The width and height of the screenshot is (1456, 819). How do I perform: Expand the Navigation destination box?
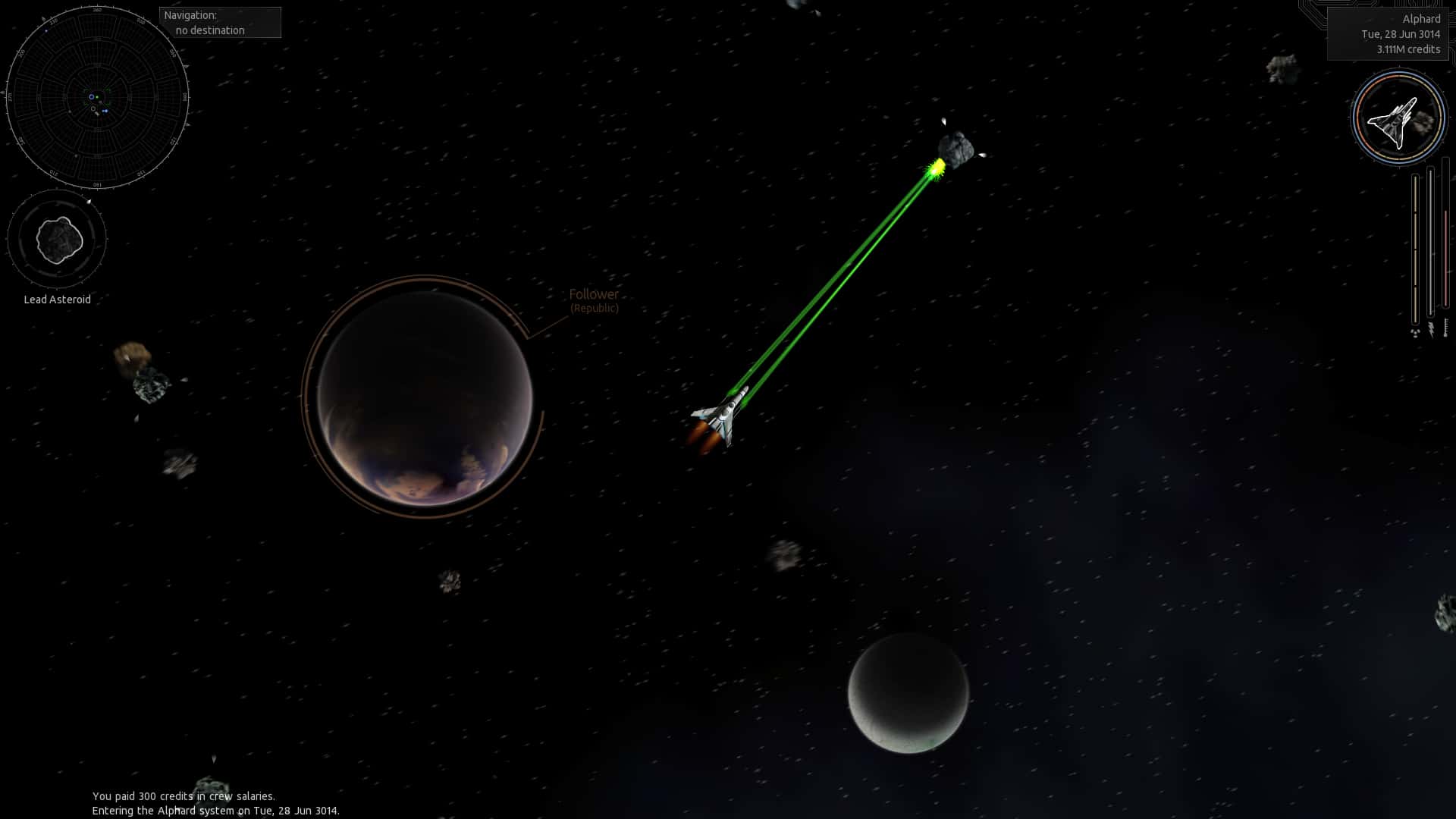[220, 22]
